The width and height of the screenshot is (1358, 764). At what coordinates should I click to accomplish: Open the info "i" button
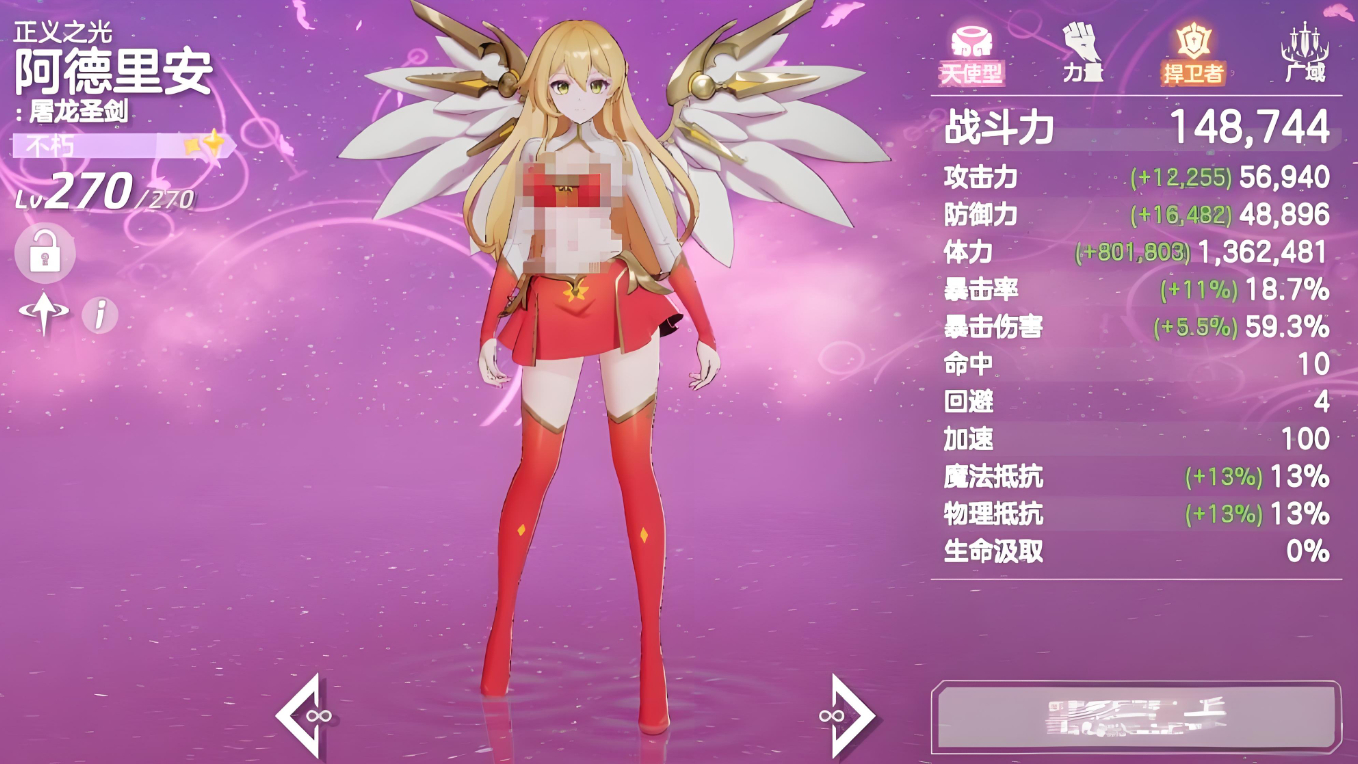pos(99,315)
